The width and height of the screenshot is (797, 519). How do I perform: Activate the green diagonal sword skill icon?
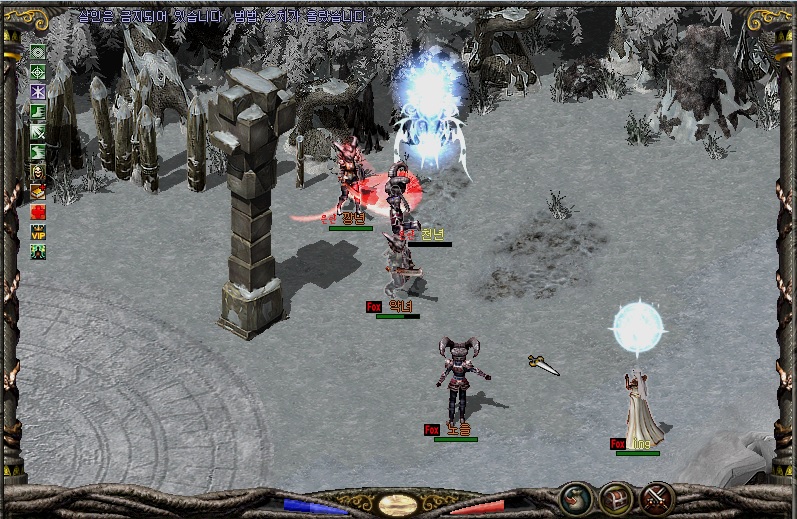[38, 132]
